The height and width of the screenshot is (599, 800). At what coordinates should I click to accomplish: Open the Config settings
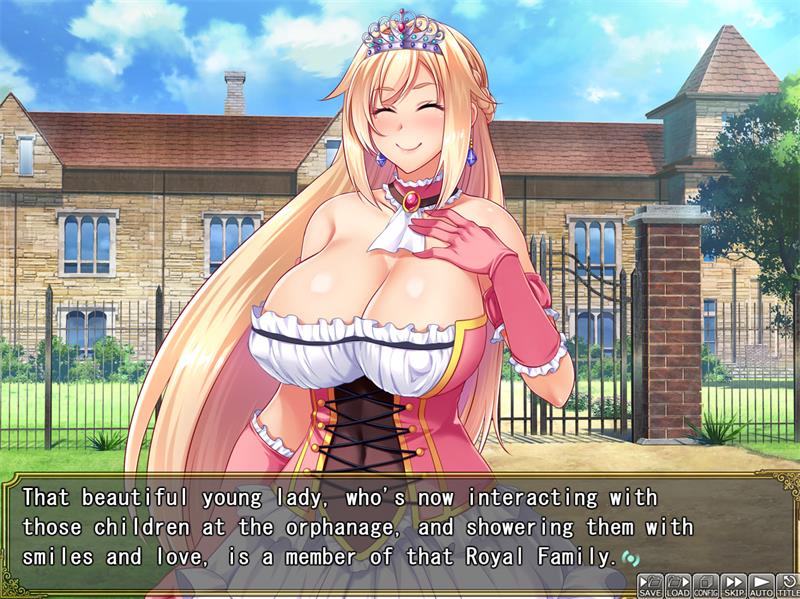tap(706, 585)
